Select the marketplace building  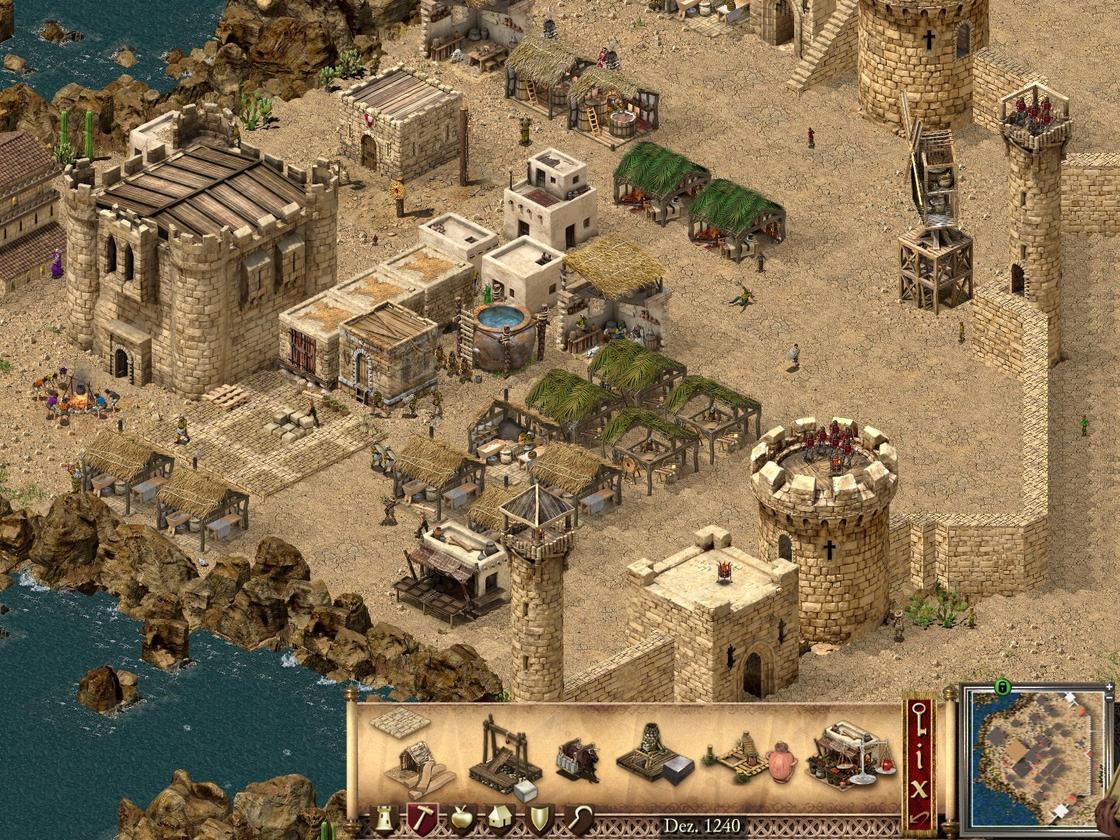[850, 757]
